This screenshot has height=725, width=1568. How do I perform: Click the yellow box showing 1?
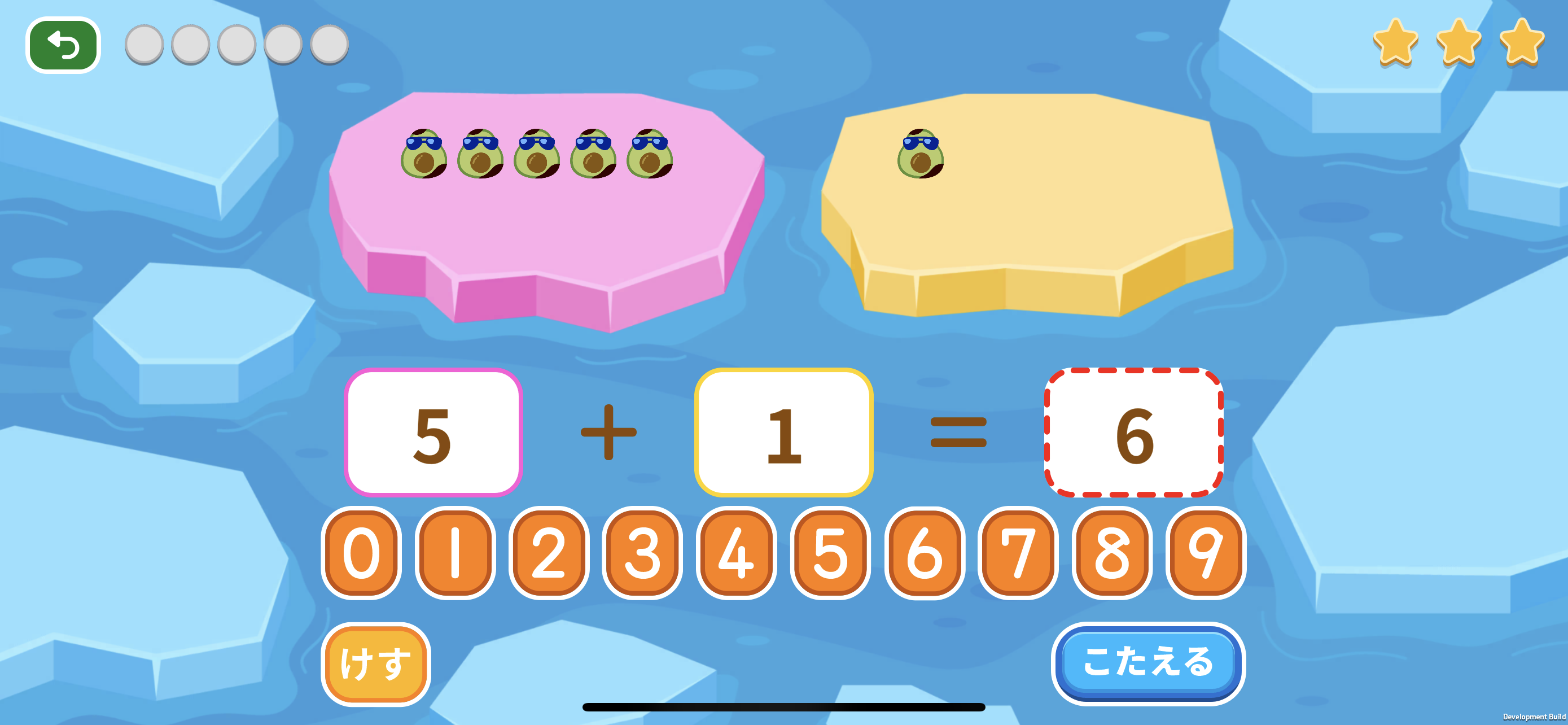[785, 433]
